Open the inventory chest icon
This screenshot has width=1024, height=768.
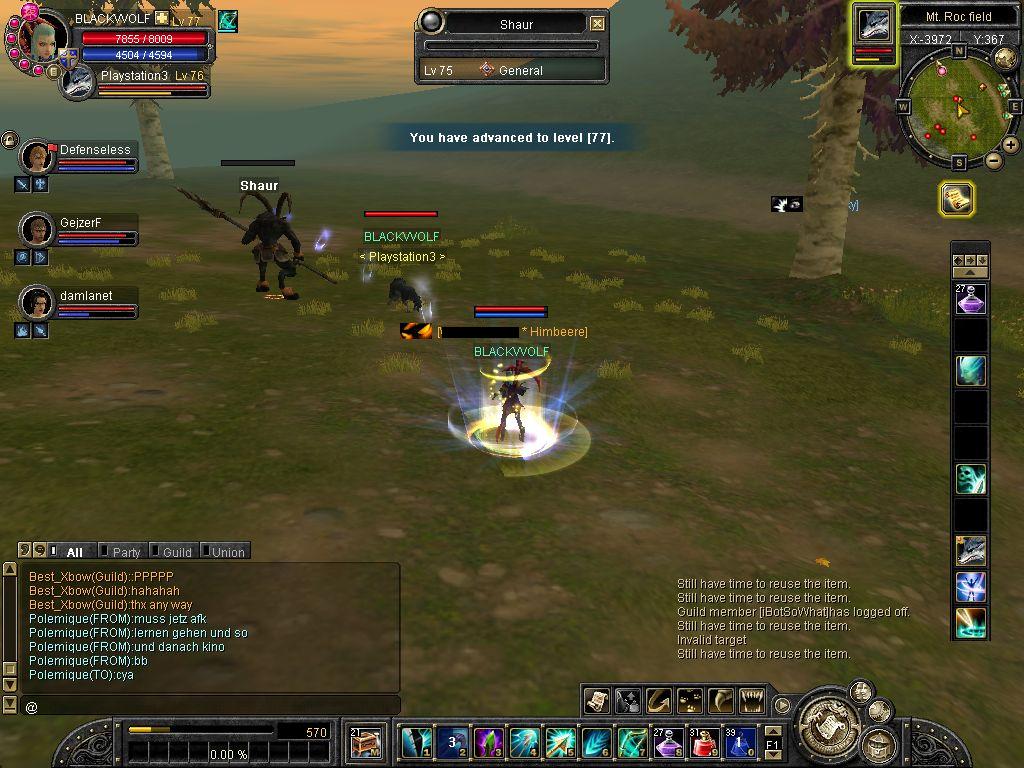pos(366,742)
